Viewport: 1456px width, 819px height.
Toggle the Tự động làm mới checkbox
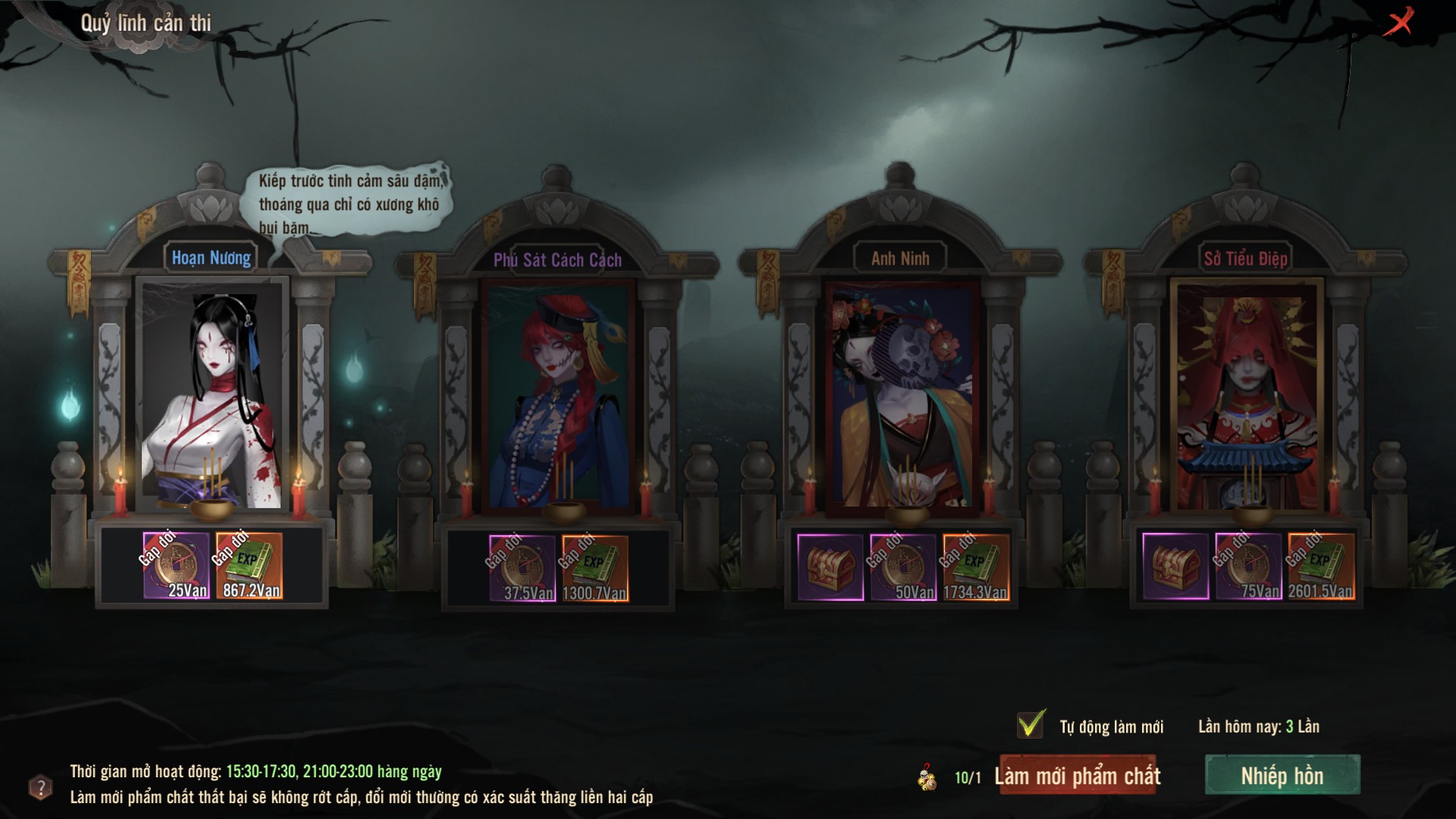pyautogui.click(x=1031, y=725)
